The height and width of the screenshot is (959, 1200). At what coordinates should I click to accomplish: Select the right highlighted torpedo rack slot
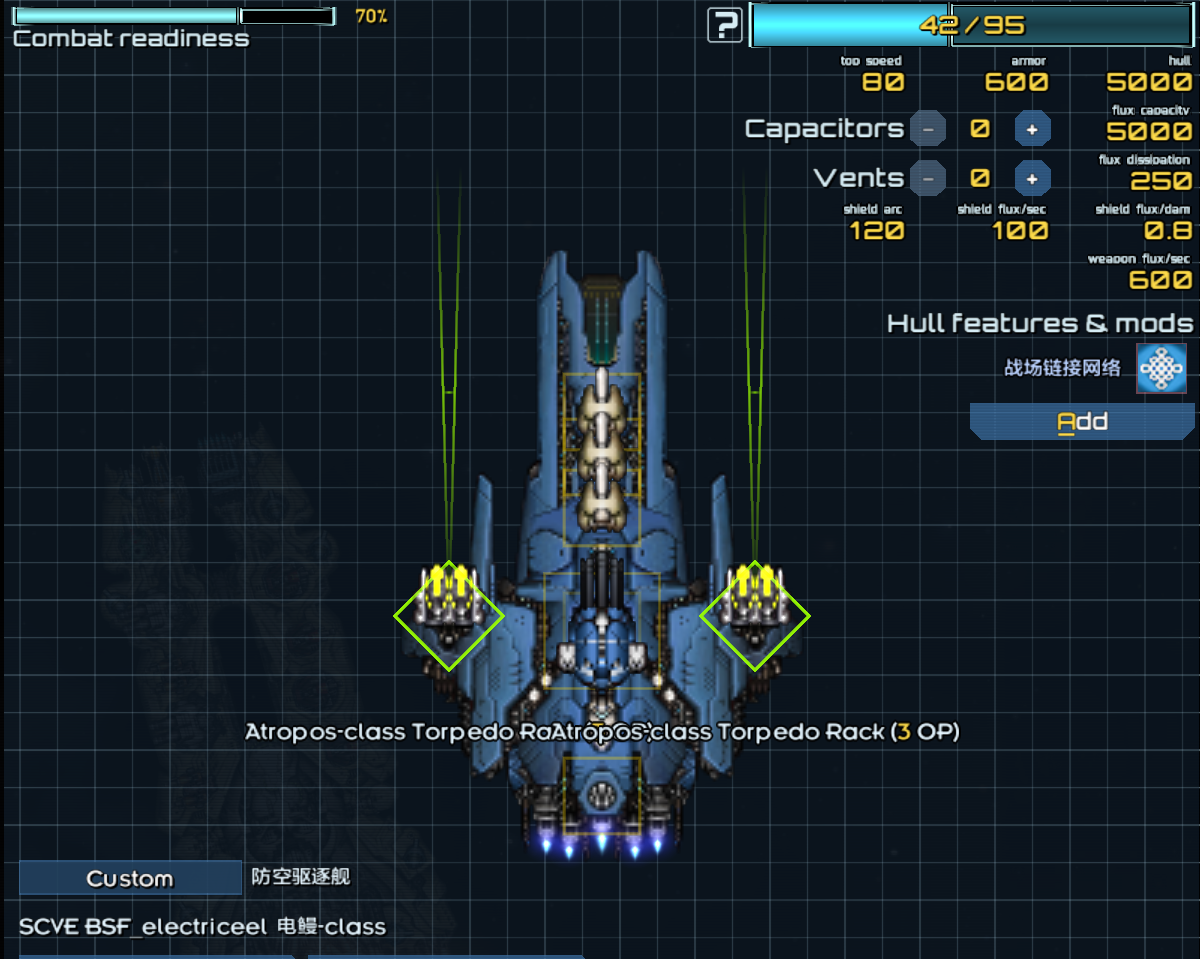[x=754, y=614]
